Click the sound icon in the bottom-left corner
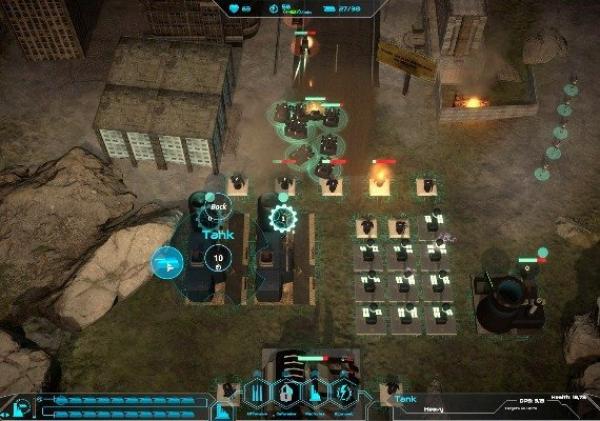The width and height of the screenshot is (600, 421). [21, 407]
